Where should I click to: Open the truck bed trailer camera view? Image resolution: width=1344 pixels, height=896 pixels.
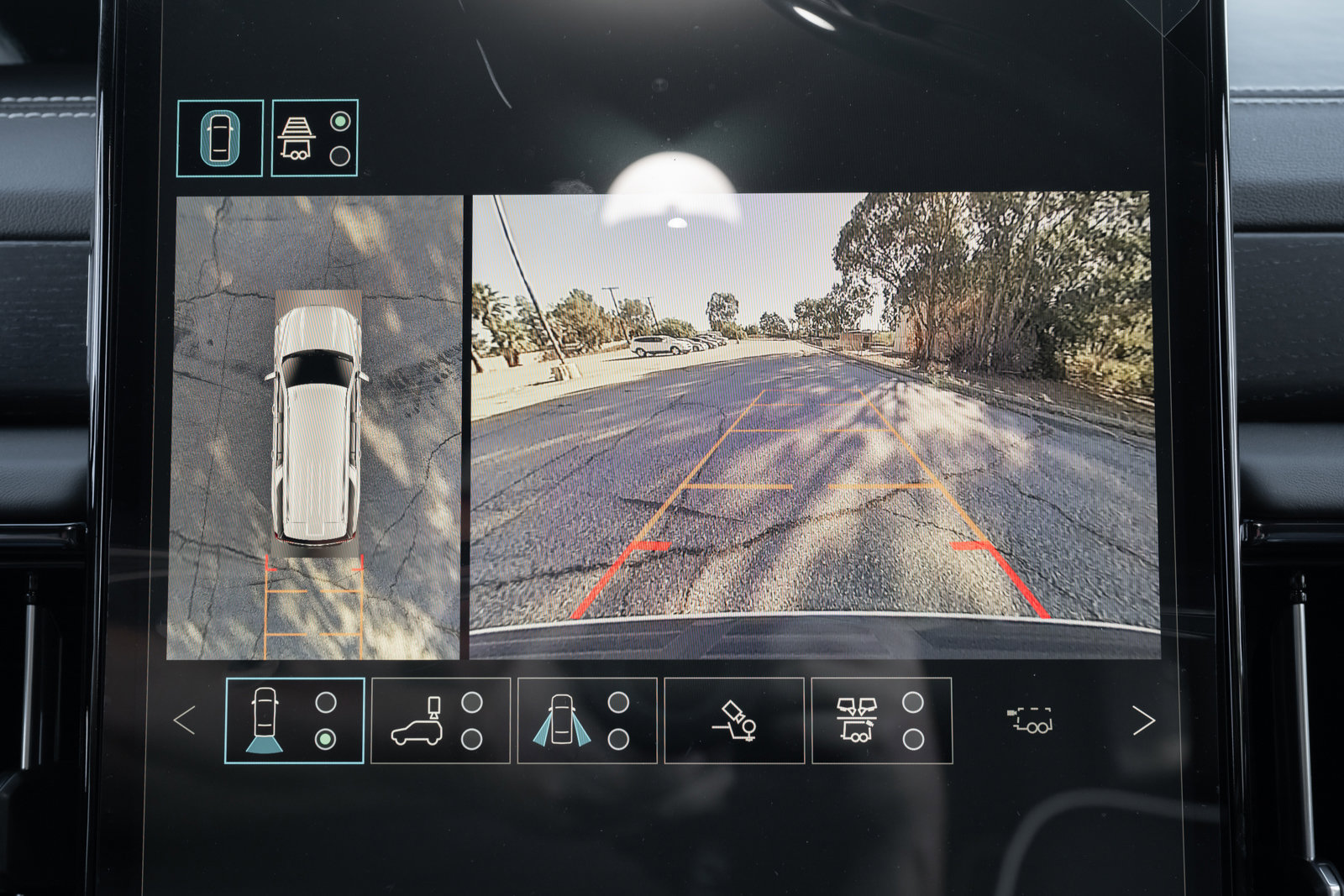[881, 720]
